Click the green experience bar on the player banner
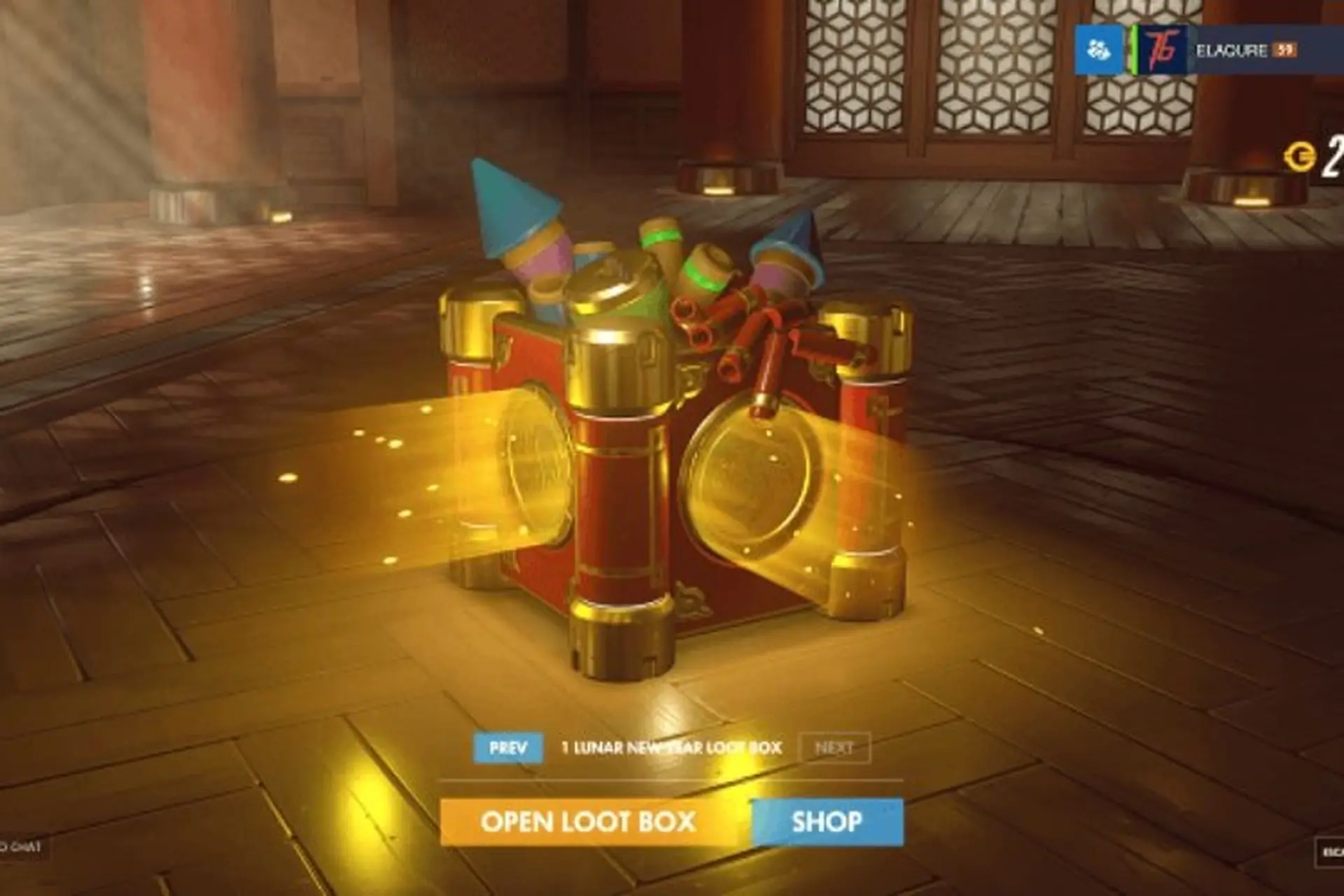Image resolution: width=1344 pixels, height=896 pixels. (1135, 49)
